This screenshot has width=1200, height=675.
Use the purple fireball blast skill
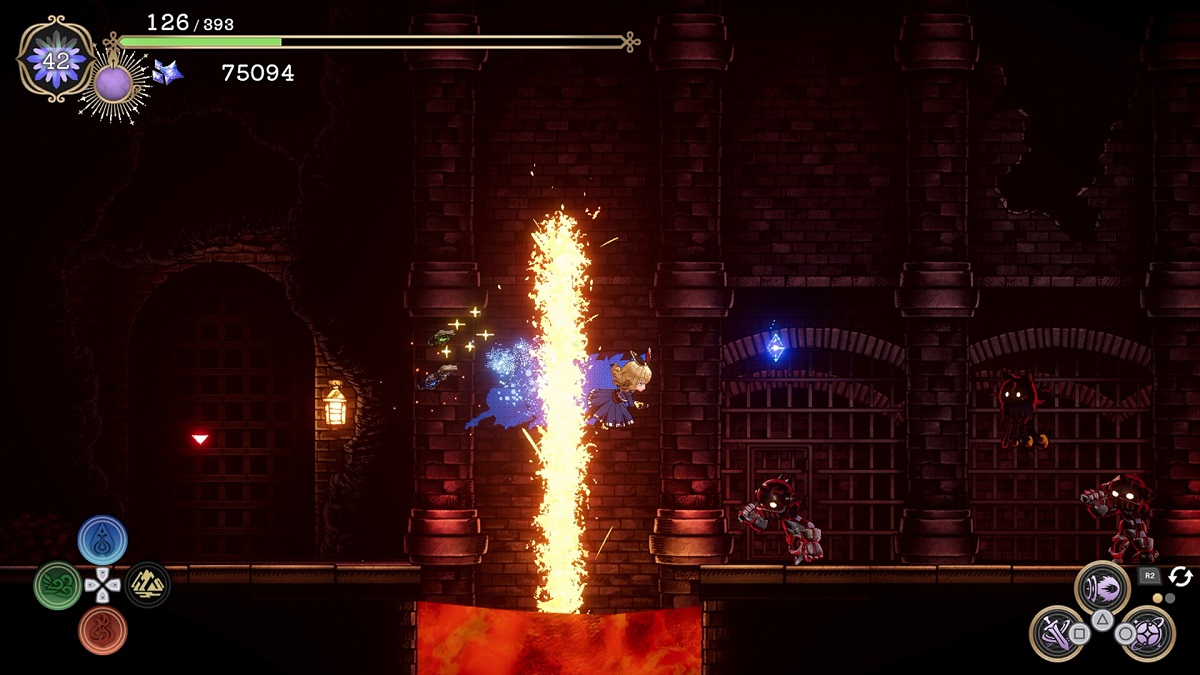click(x=1102, y=587)
